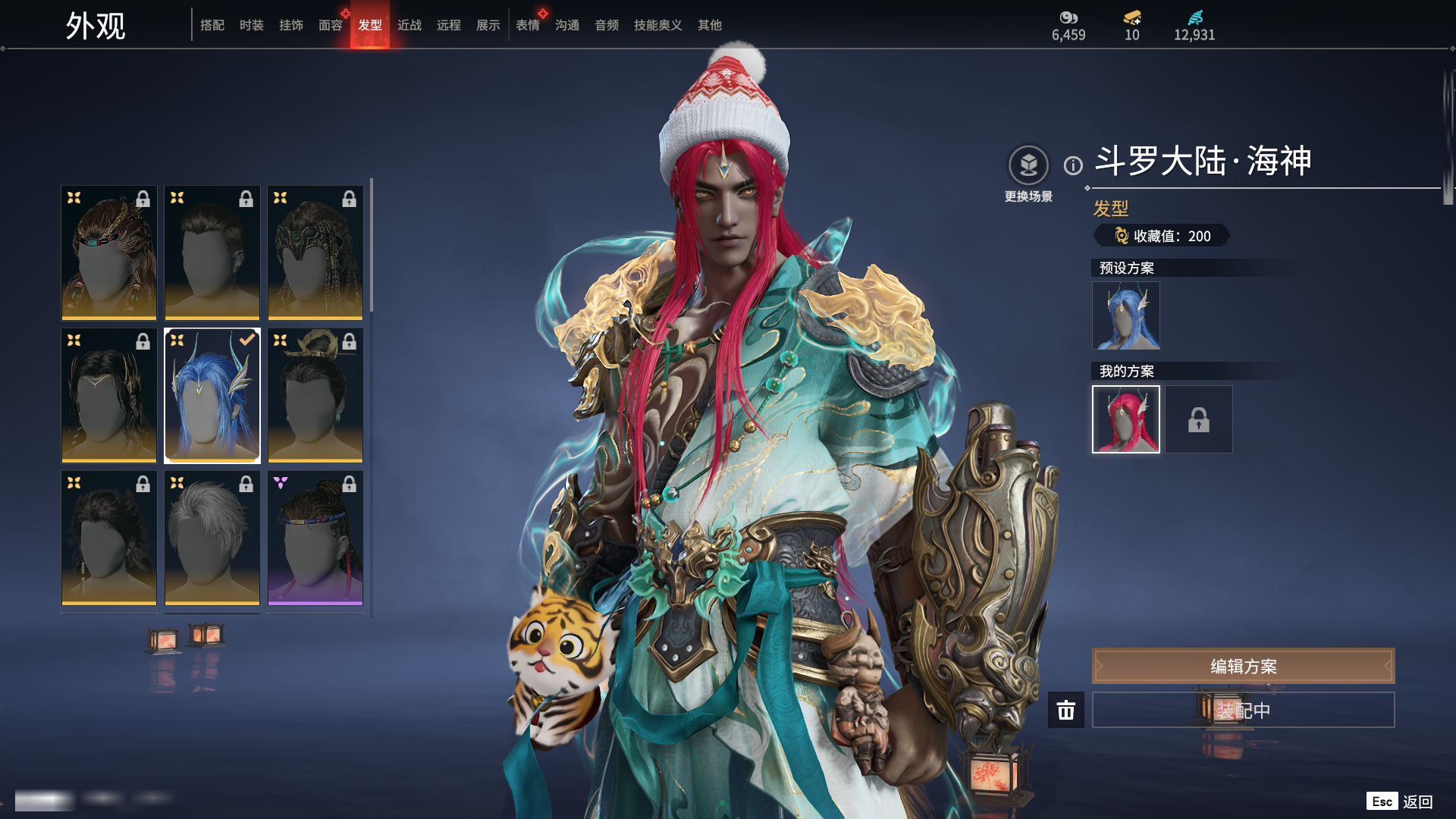Screen dimensions: 1456x819
Task: Delete scheme with the trash can button
Action: (1065, 710)
